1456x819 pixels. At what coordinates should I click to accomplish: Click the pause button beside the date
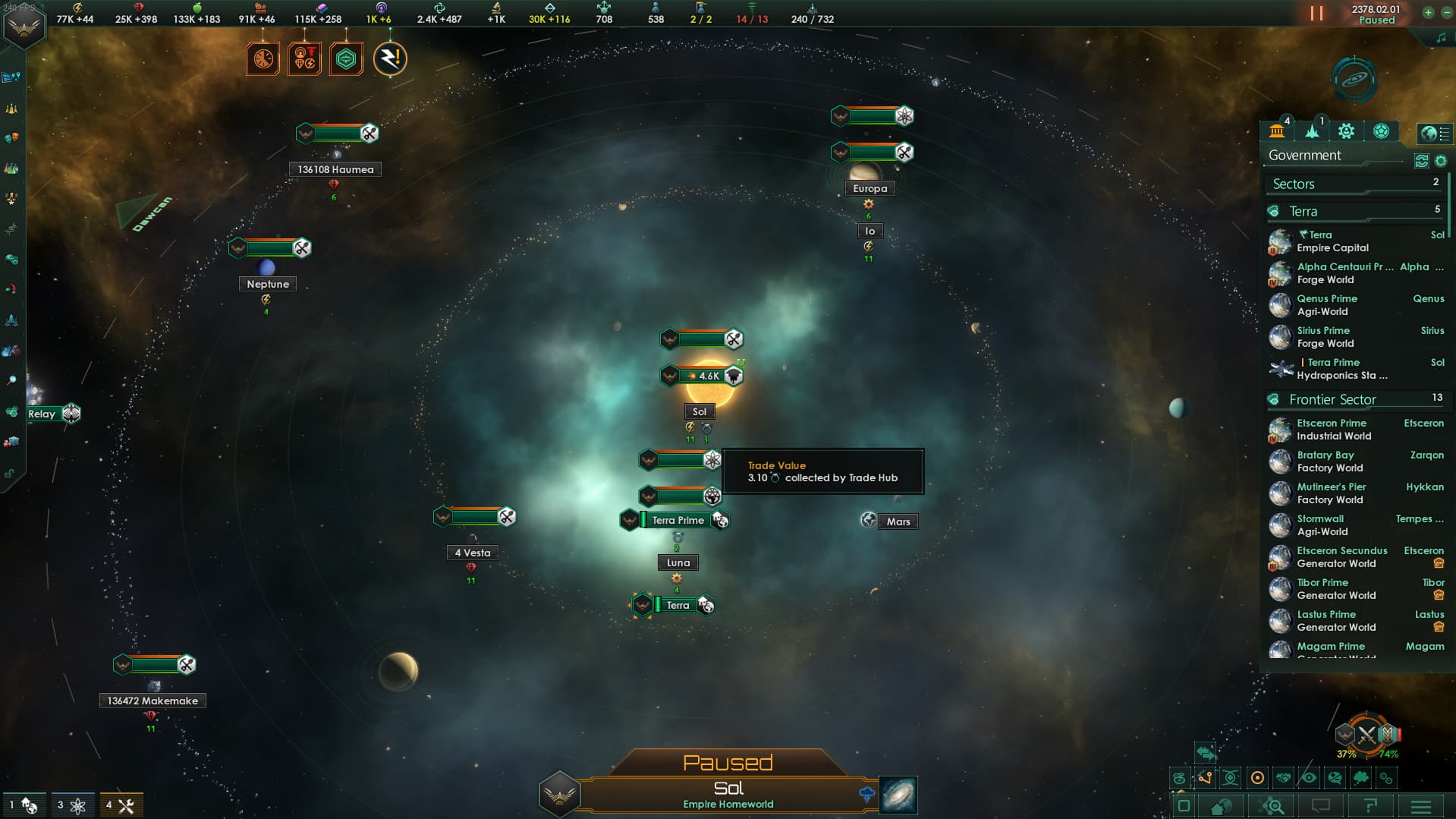coord(1316,14)
